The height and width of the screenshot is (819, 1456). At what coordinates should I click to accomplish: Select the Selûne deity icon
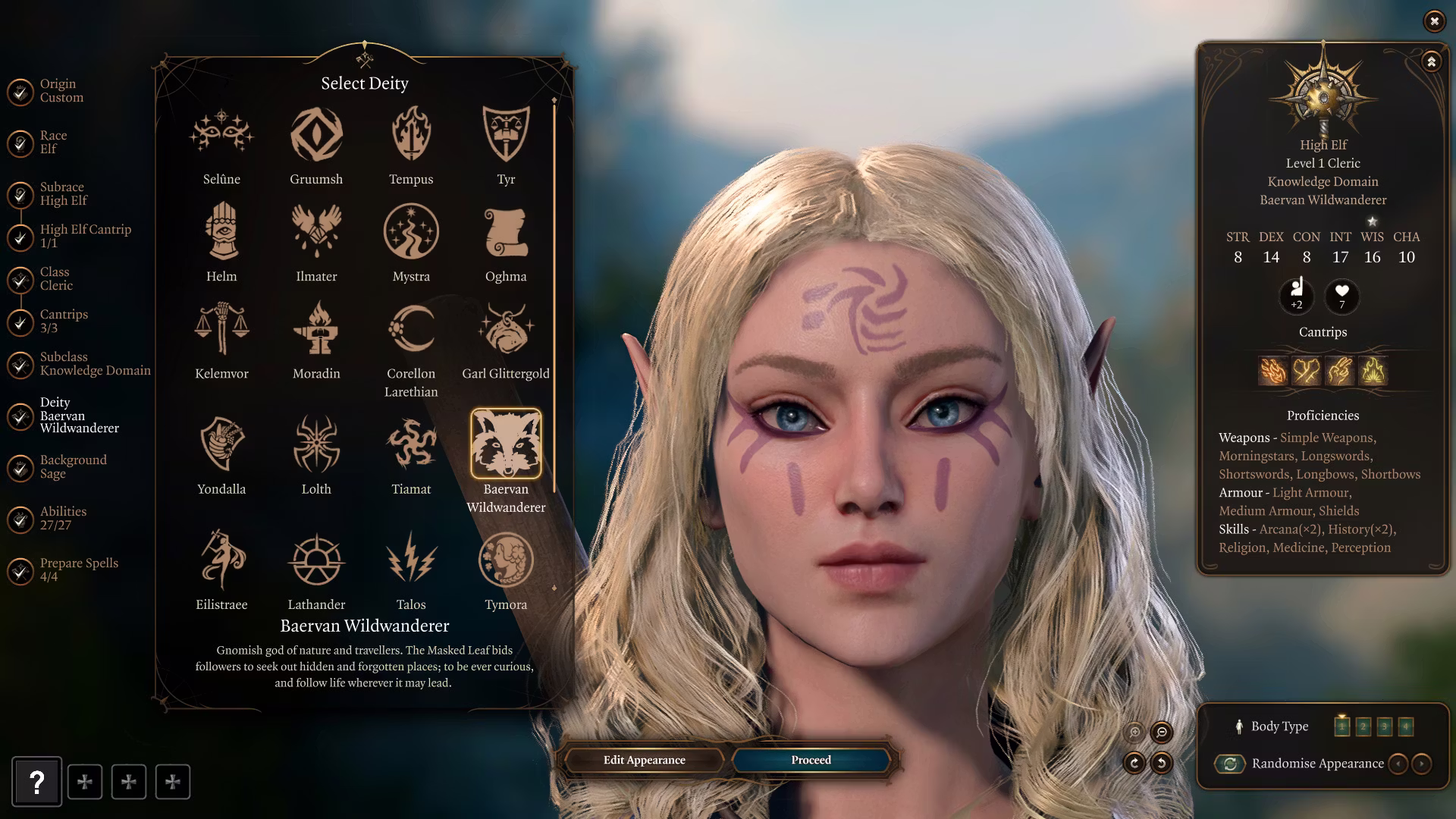221,135
